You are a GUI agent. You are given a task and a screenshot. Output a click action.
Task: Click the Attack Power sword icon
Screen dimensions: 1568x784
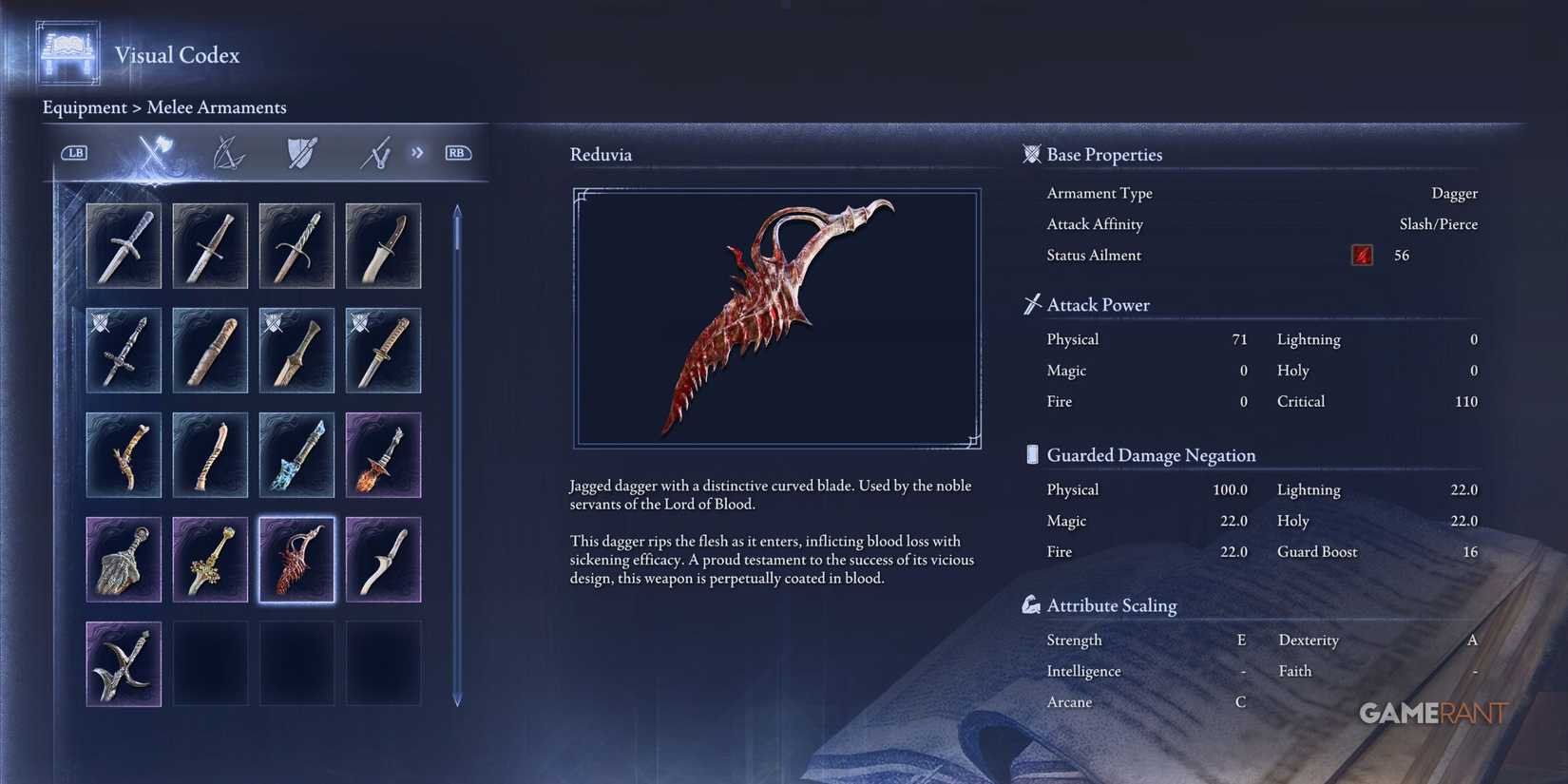pos(1031,303)
